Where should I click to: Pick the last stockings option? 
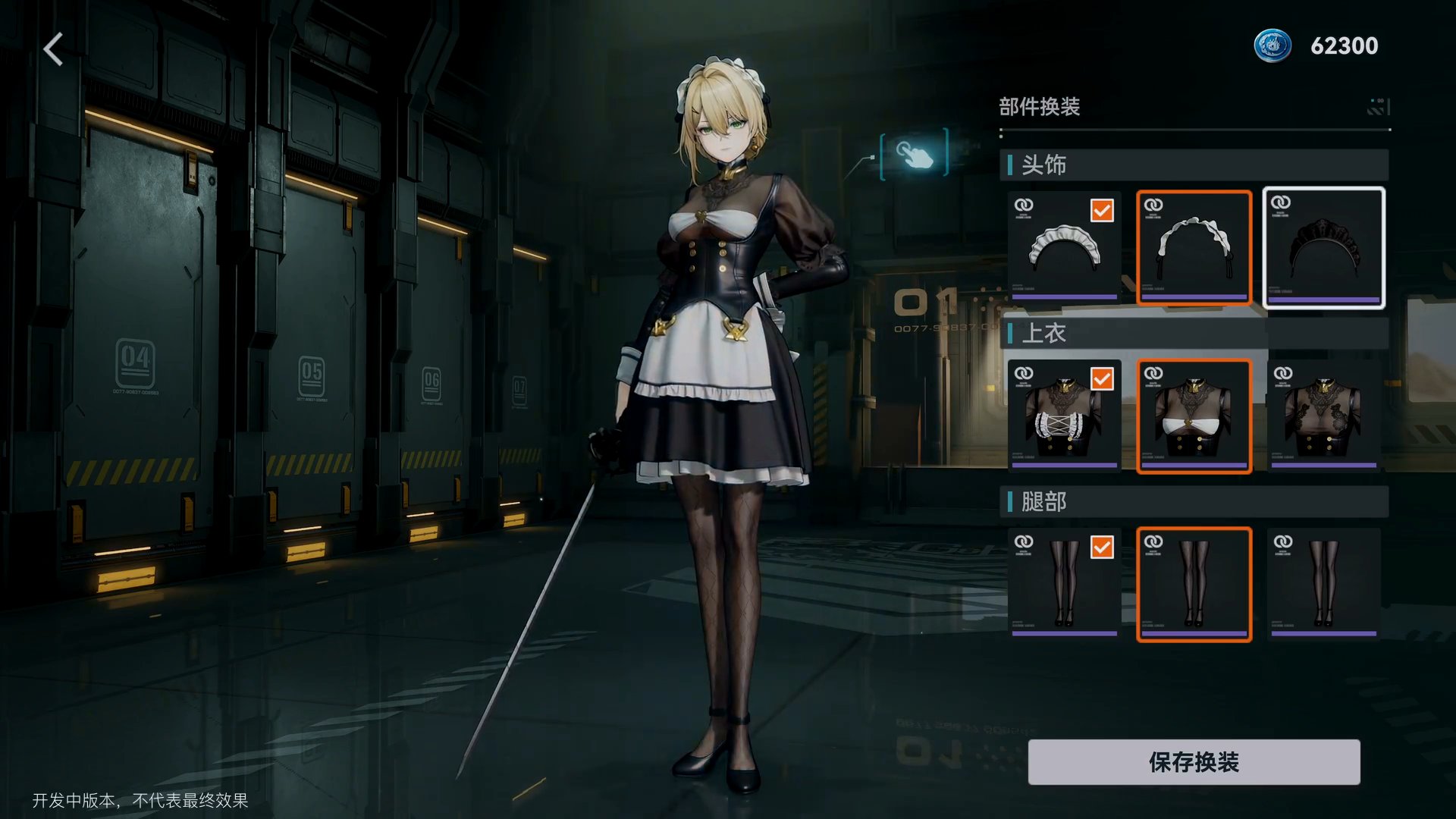(x=1323, y=585)
